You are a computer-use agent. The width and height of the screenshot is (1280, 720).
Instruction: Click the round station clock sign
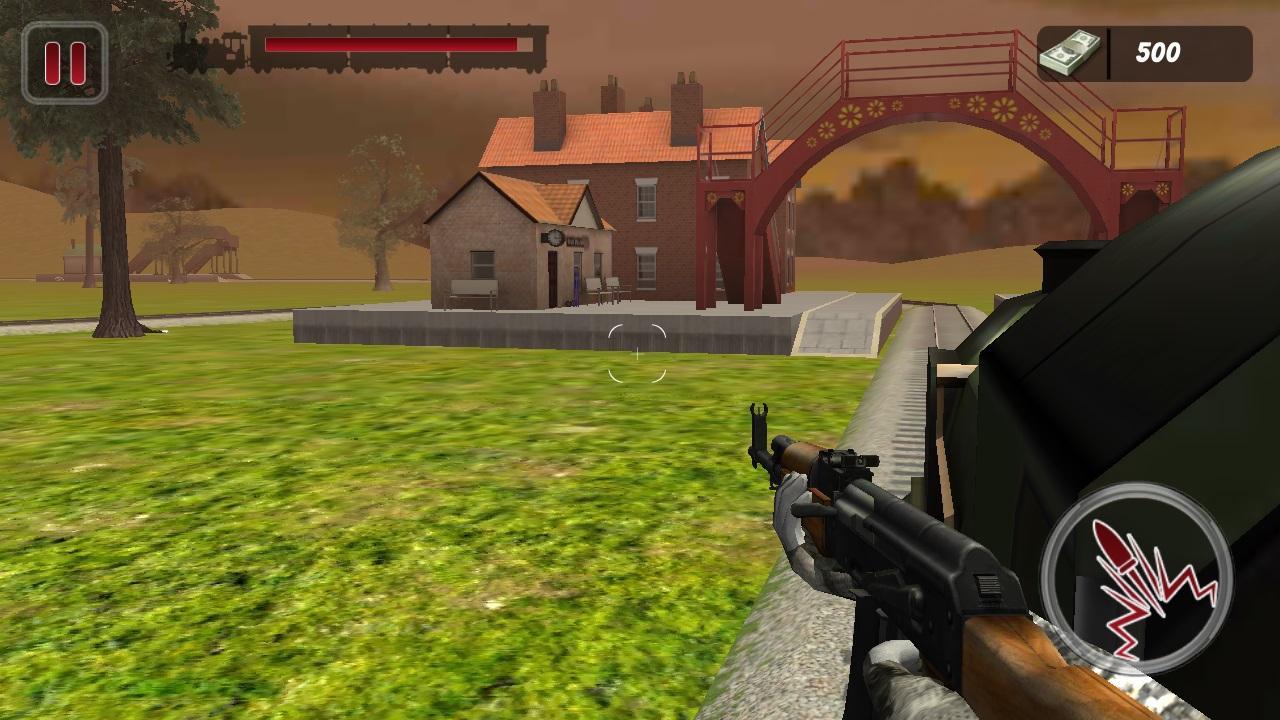[x=554, y=238]
